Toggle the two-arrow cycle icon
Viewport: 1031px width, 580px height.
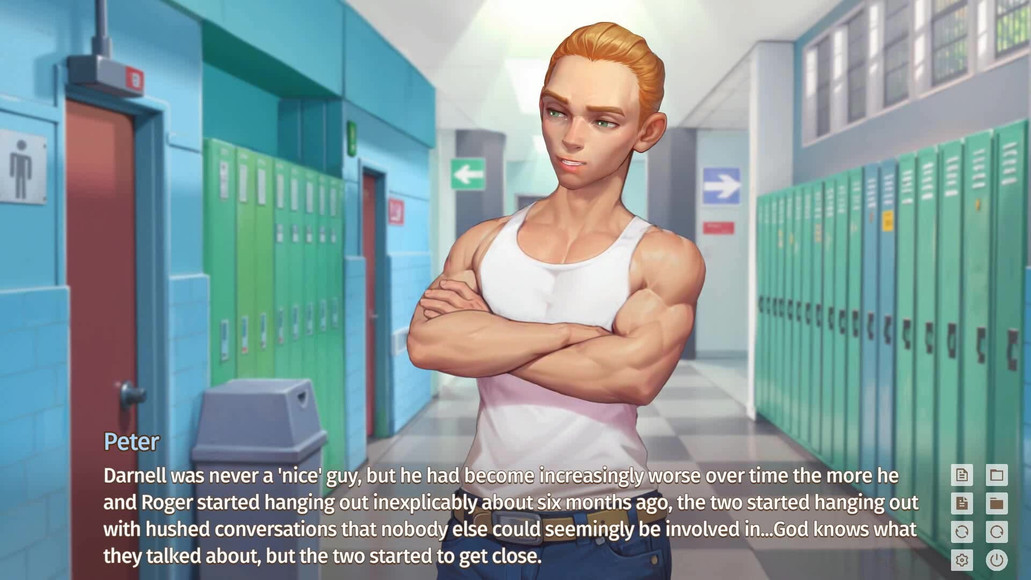pyautogui.click(x=962, y=532)
